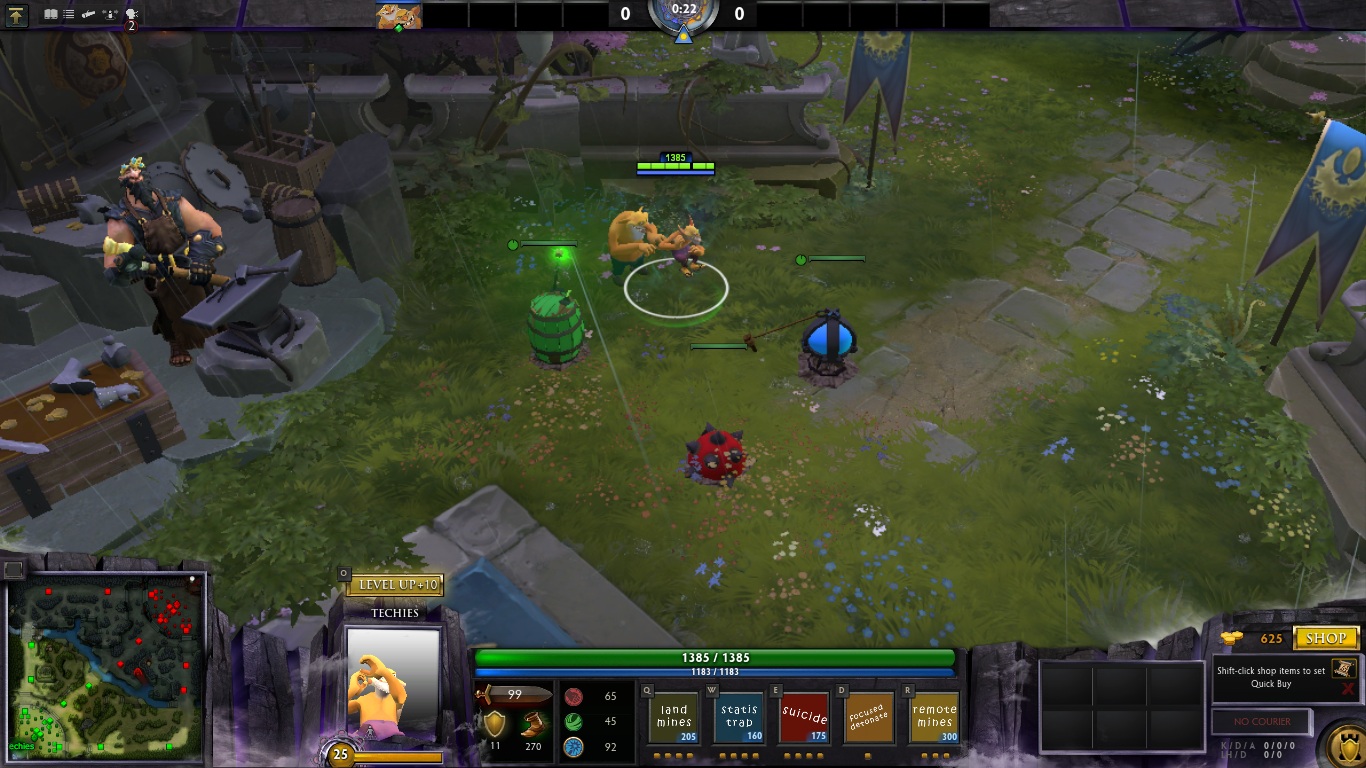Open the scoreboard list icon
Screen dimensions: 1366x768
pos(67,13)
